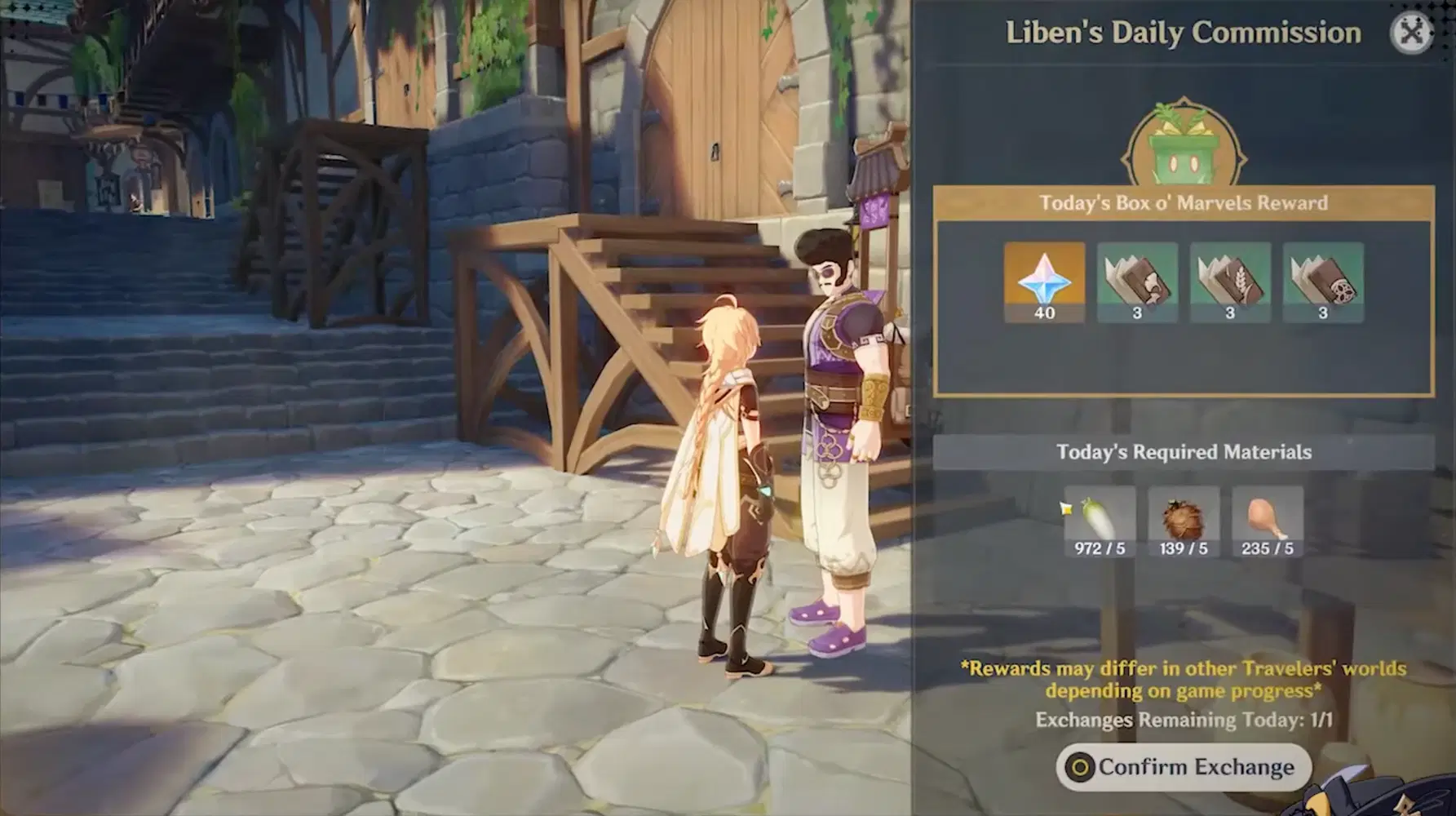This screenshot has width=1456, height=816.
Task: Select the Primogem reward of 40
Action: point(1044,282)
